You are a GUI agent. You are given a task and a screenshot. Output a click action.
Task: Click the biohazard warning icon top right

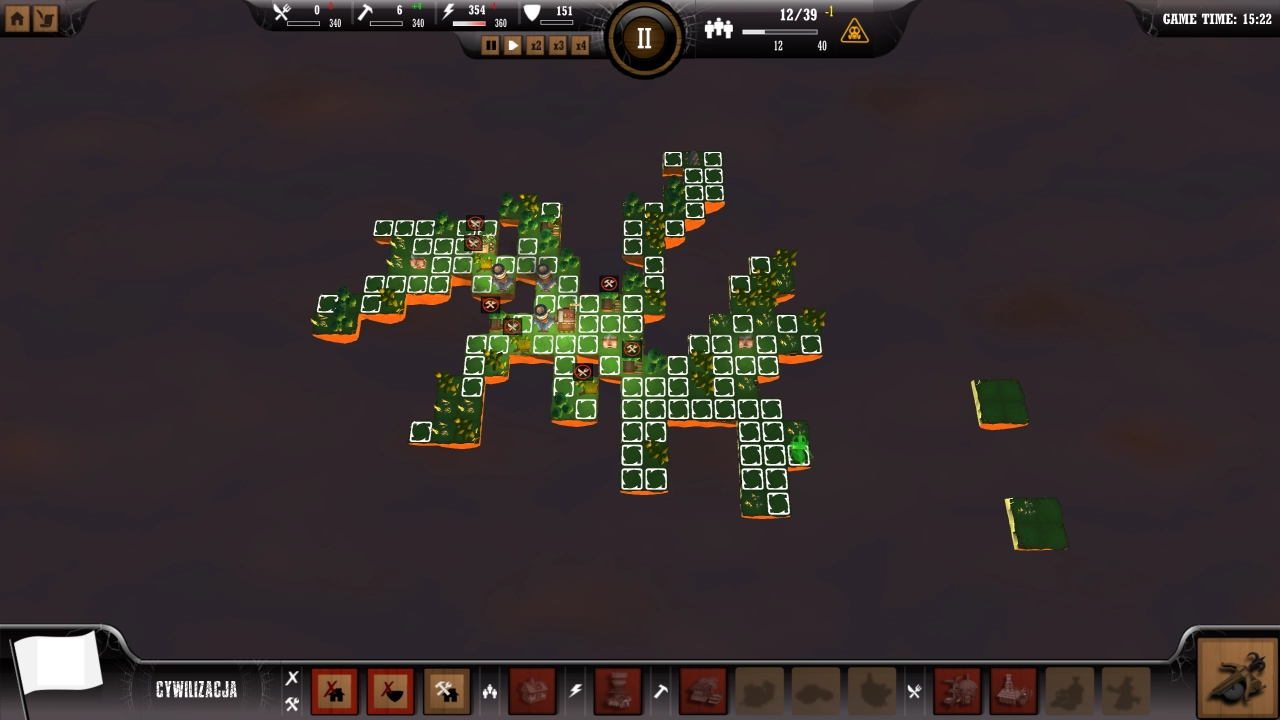[x=855, y=29]
